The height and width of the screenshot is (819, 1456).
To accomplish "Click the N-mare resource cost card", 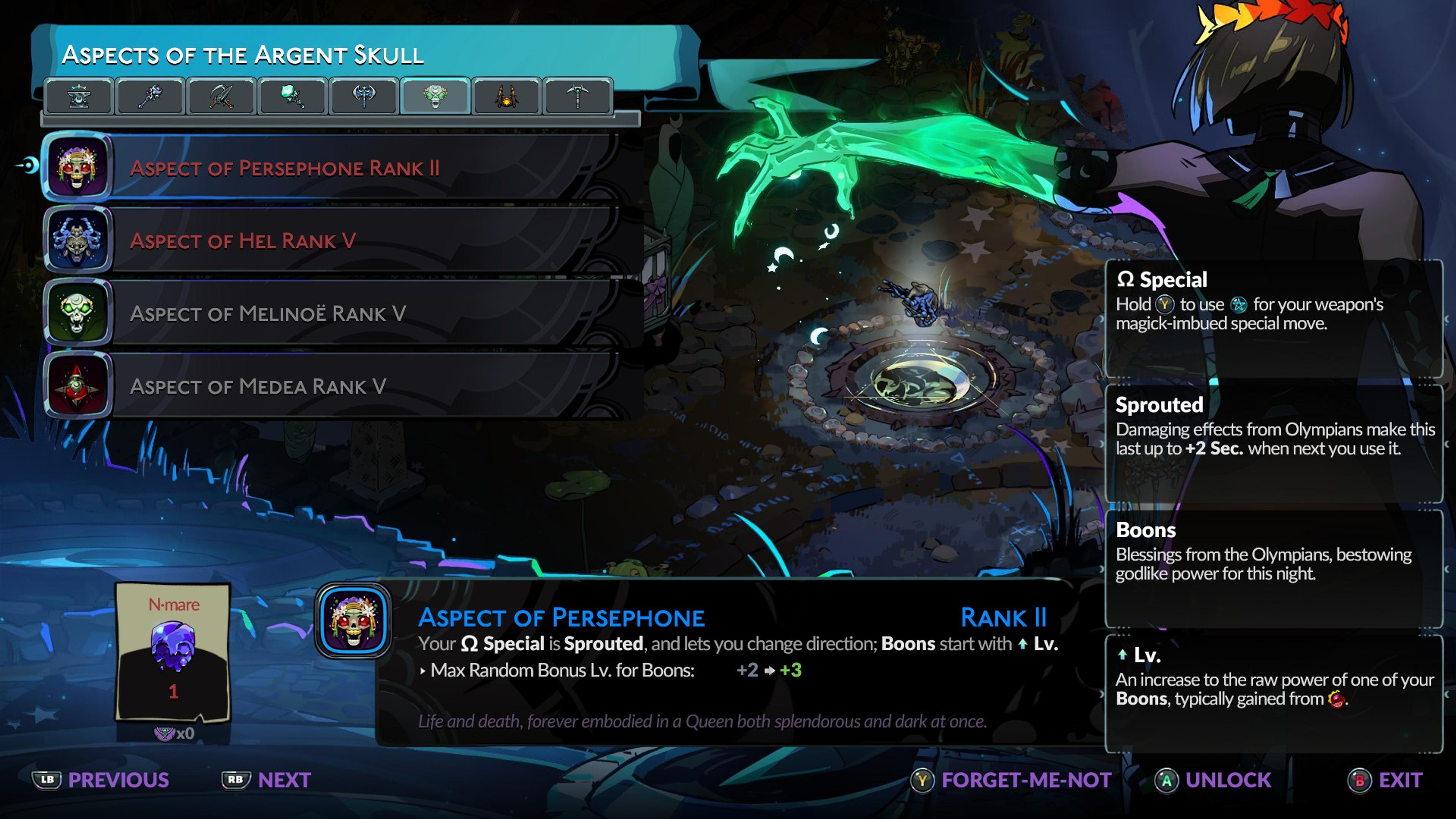I will pyautogui.click(x=173, y=653).
